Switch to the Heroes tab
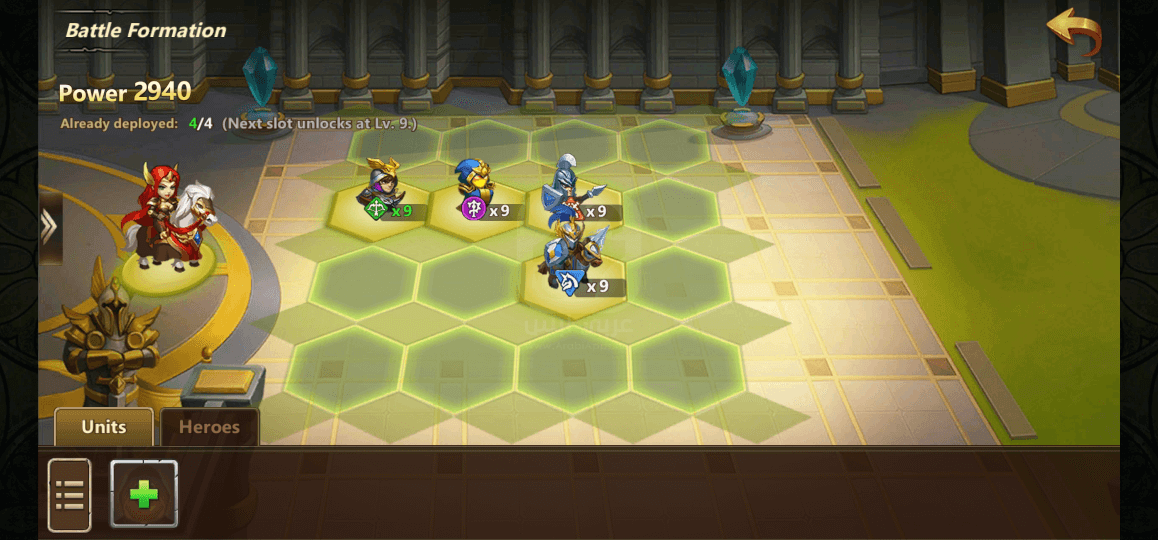This screenshot has width=1158, height=540. 209,427
